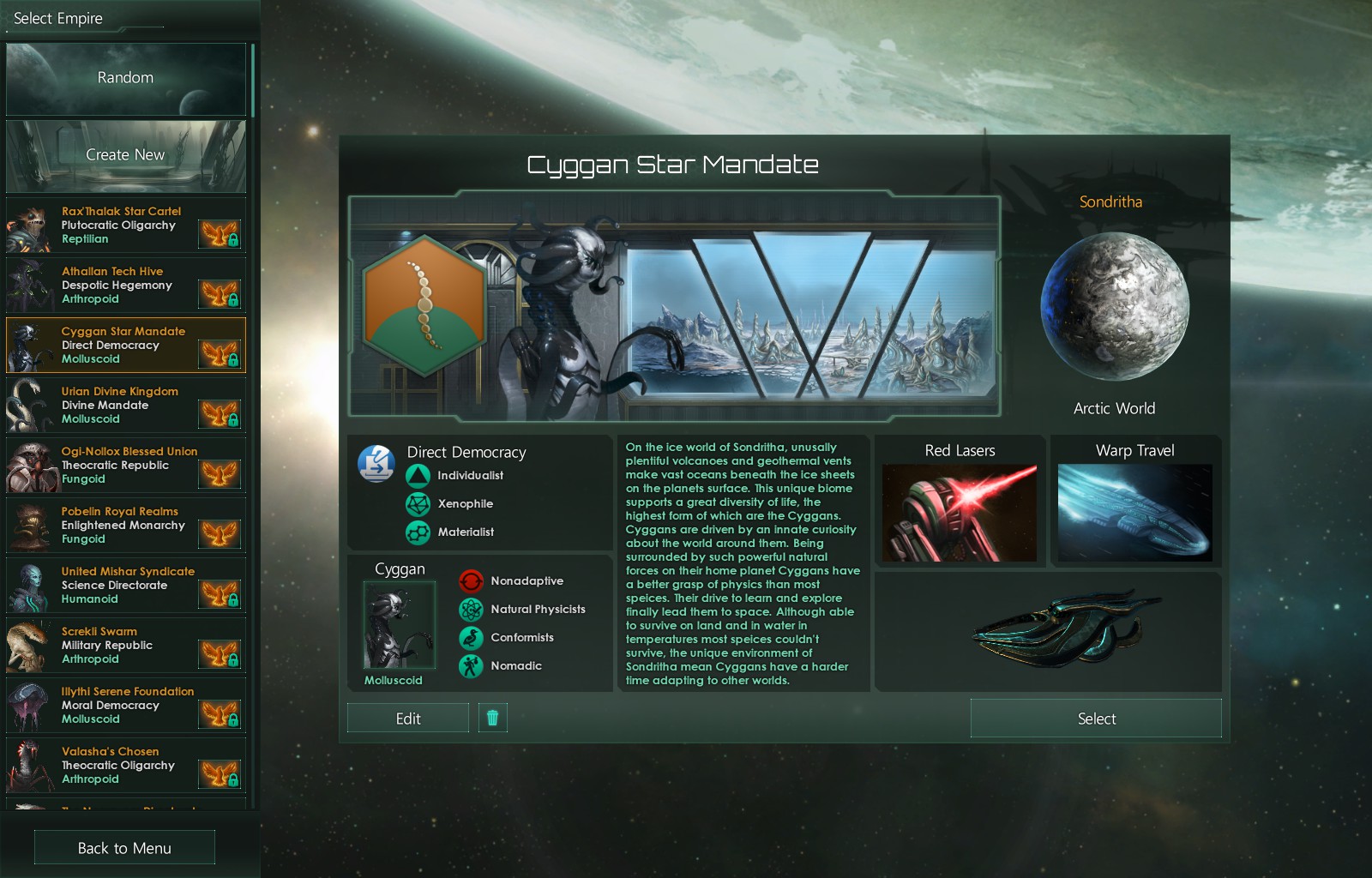Pick the Athallan Tech Hive empire
This screenshot has height=878, width=1372.
click(125, 286)
